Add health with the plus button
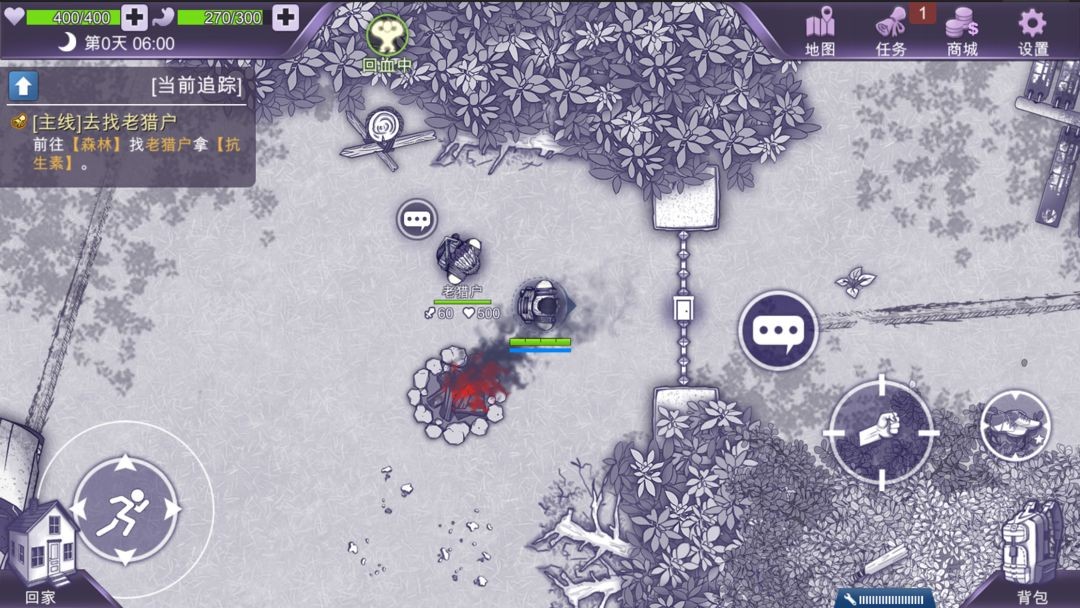This screenshot has height=608, width=1080. click(x=134, y=17)
